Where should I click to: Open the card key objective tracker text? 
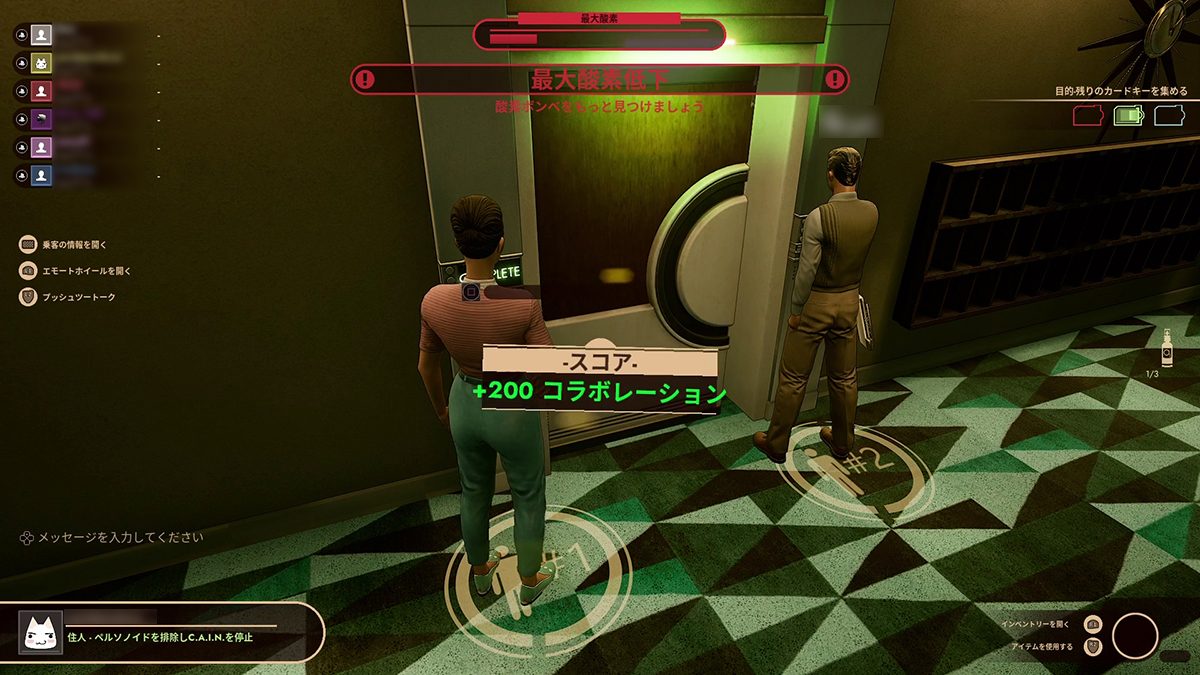(1121, 91)
